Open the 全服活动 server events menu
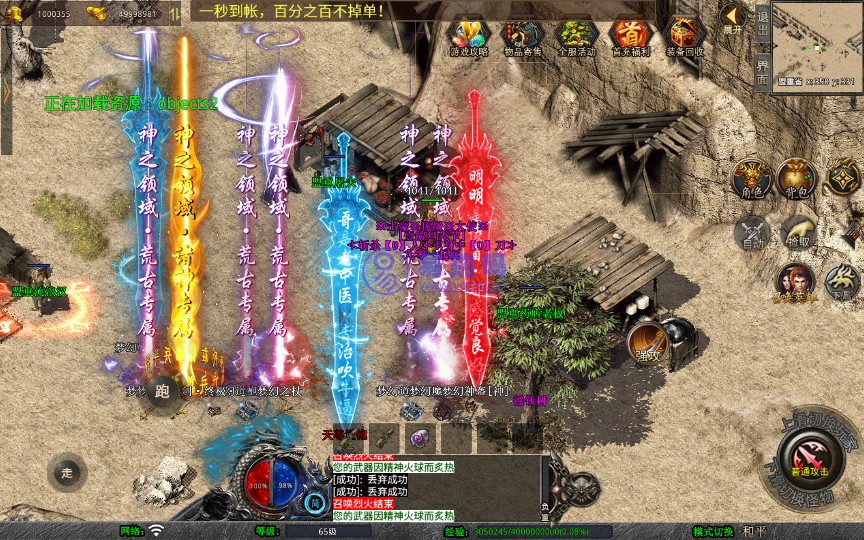Image resolution: width=864 pixels, height=540 pixels. pyautogui.click(x=575, y=38)
